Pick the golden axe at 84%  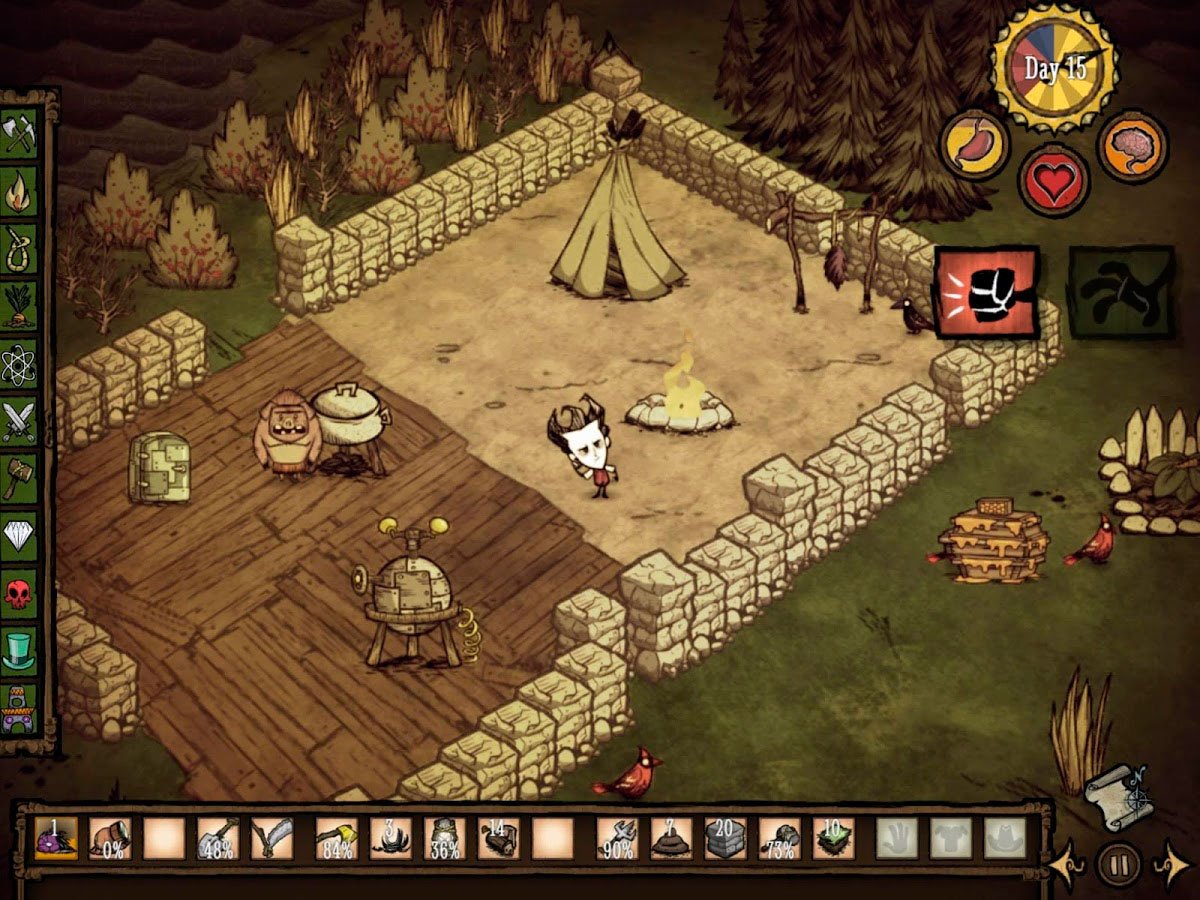point(336,838)
